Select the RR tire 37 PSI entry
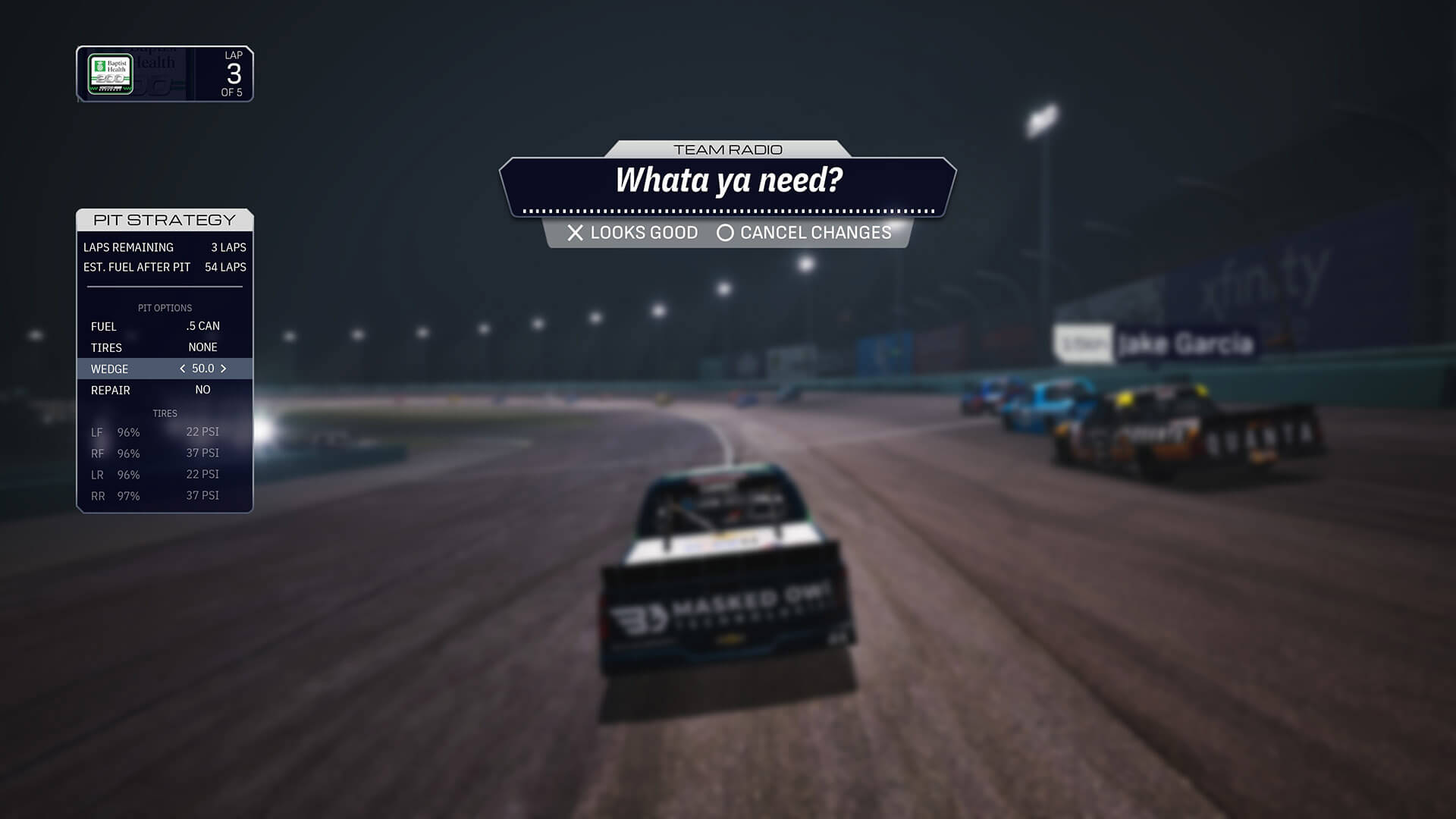The image size is (1456, 819). point(202,495)
